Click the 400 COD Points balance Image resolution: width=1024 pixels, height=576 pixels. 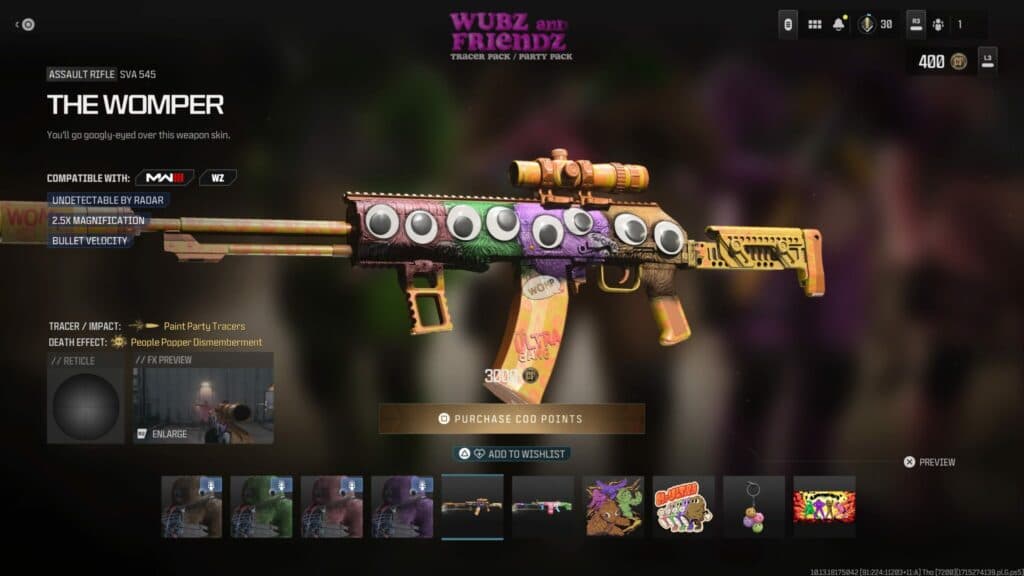pos(941,61)
